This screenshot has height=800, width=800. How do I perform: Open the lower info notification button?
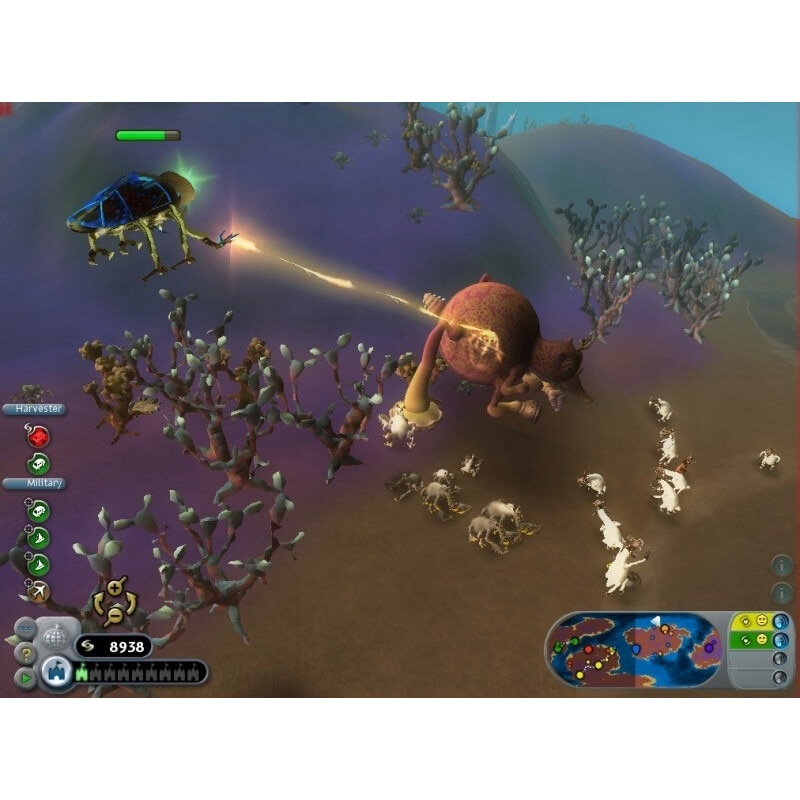[x=782, y=593]
